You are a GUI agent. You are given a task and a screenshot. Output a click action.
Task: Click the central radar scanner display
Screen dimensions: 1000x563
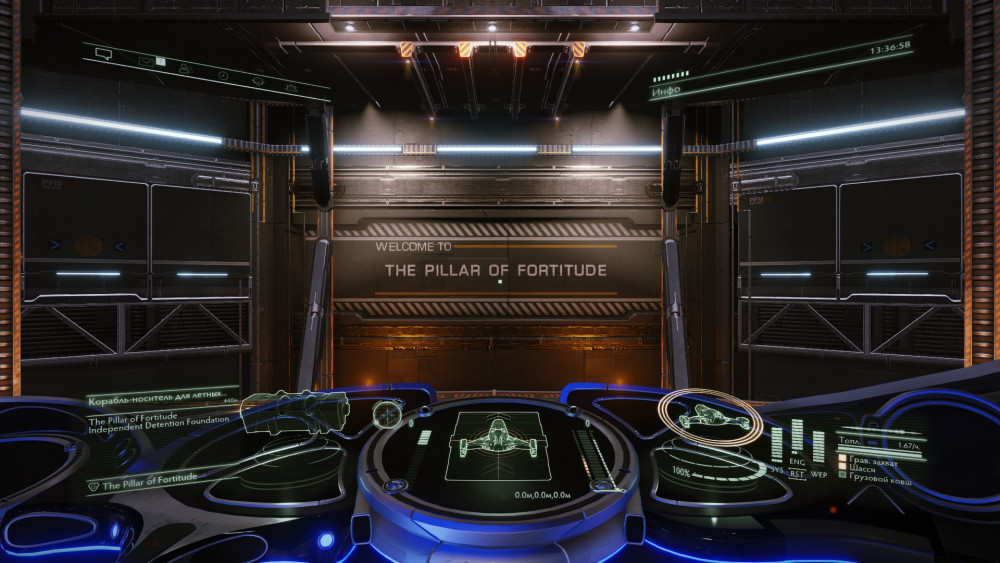[497, 446]
